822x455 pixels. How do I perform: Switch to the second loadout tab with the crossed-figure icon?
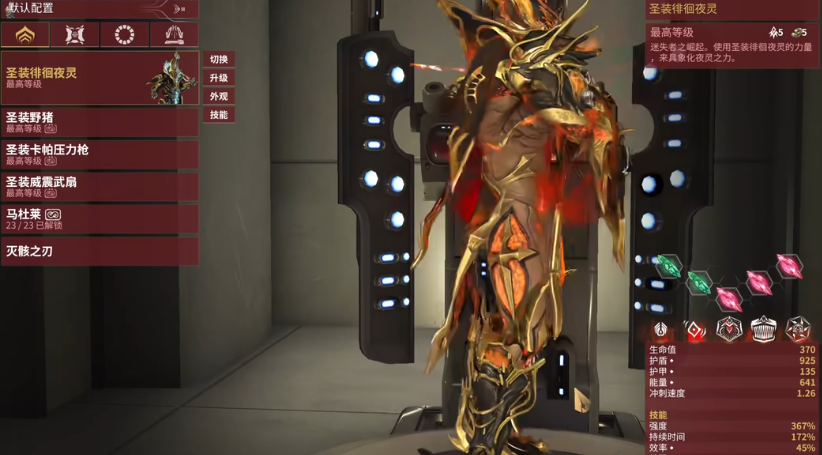pos(75,36)
